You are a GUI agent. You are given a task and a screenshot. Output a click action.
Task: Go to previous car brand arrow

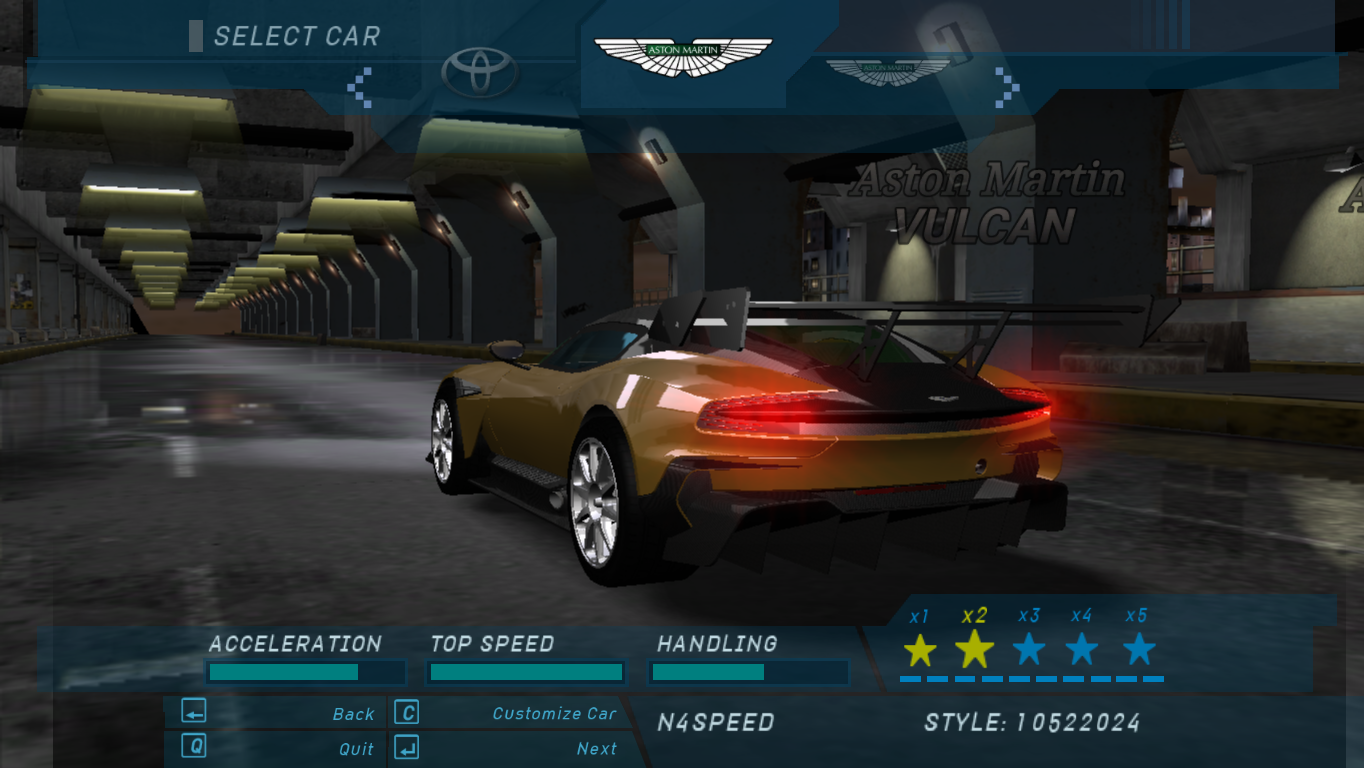(360, 86)
